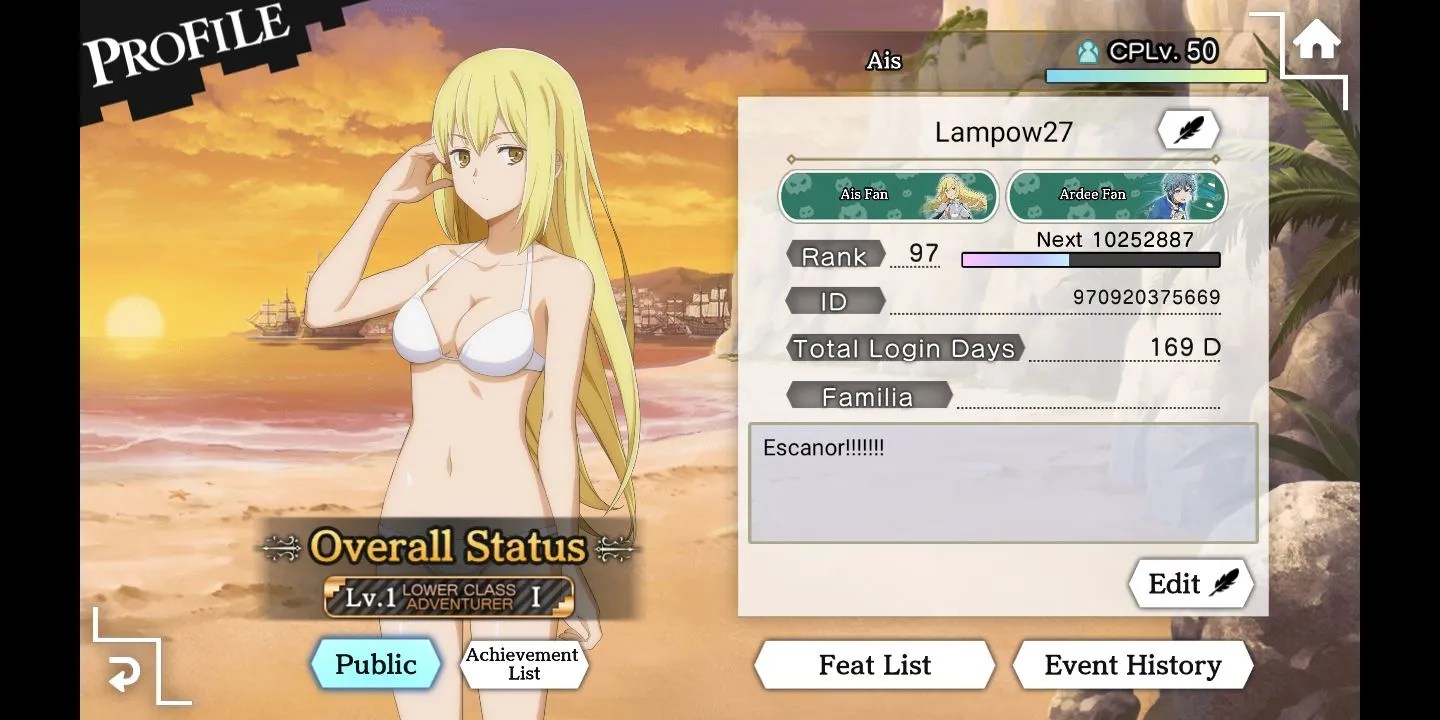
Task: Select the Public toggle button
Action: pos(376,665)
